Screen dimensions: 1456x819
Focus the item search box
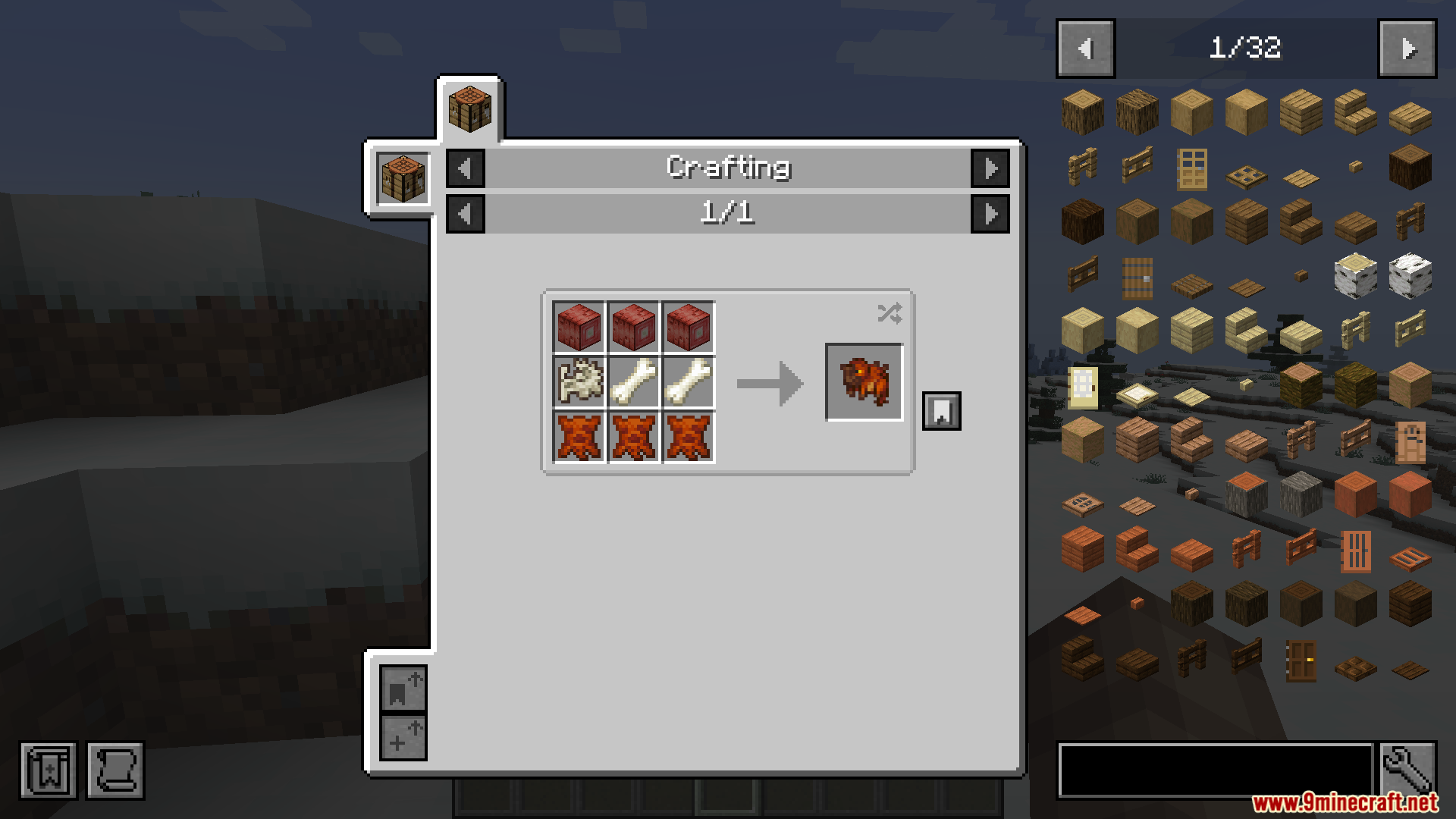pyautogui.click(x=1215, y=770)
